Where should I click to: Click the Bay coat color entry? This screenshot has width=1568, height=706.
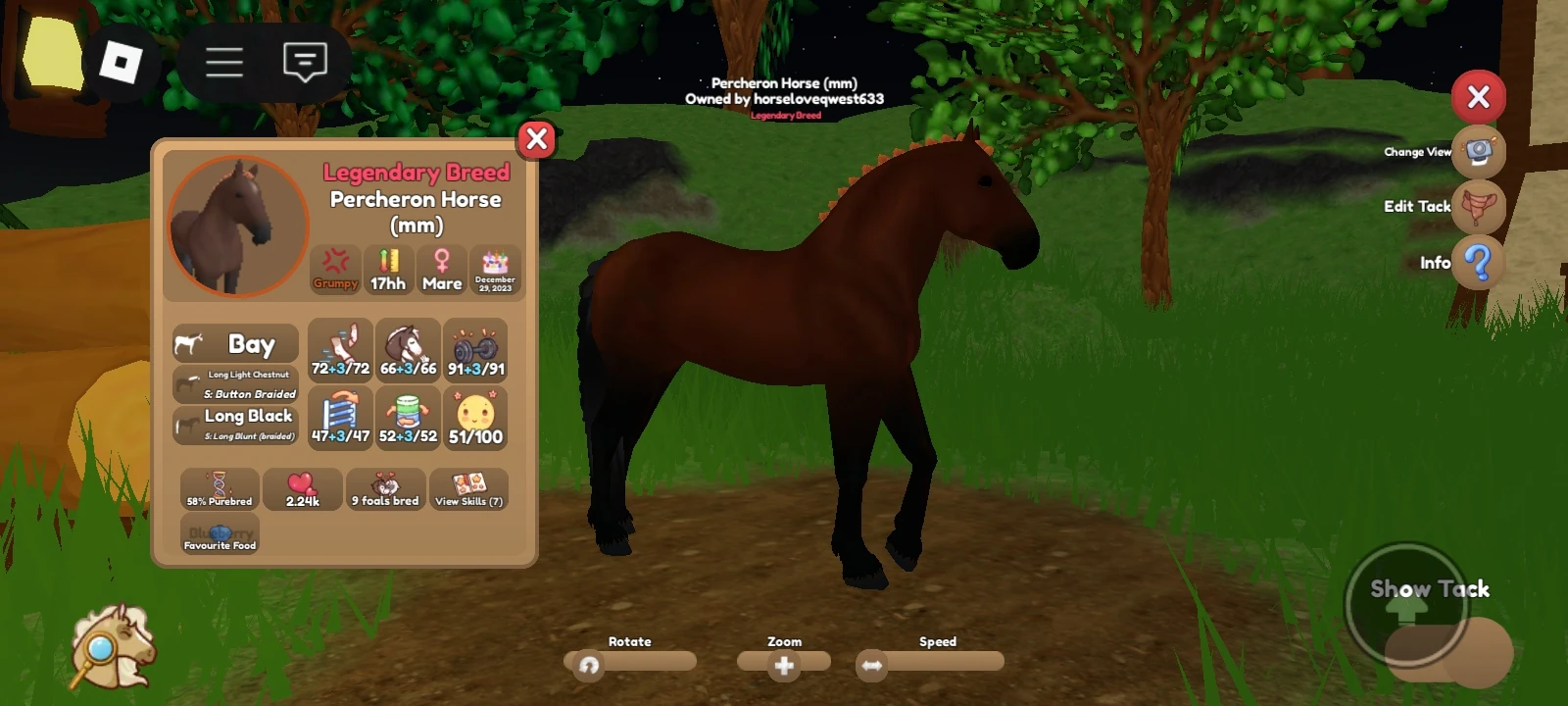pyautogui.click(x=235, y=343)
